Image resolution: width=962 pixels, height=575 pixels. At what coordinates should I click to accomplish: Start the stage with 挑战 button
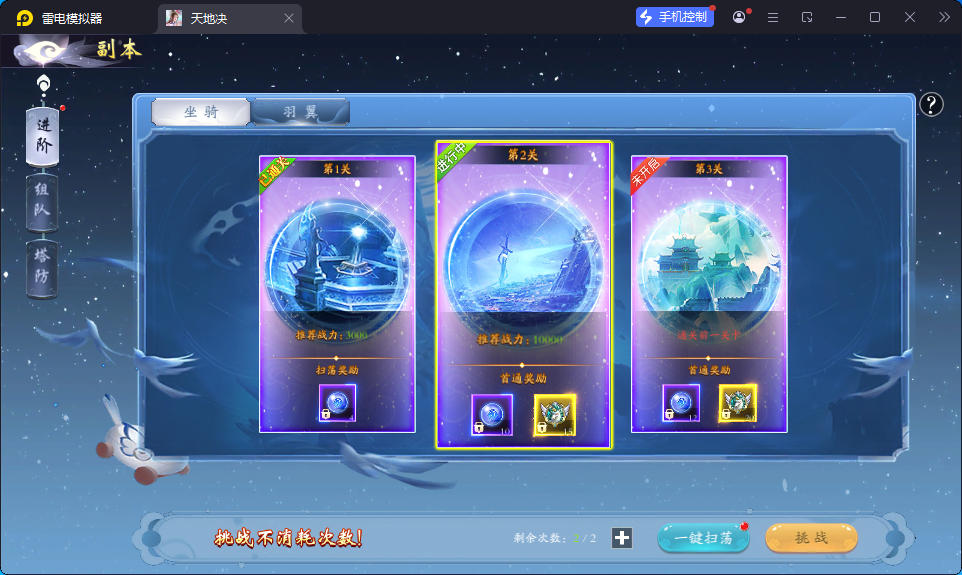811,538
